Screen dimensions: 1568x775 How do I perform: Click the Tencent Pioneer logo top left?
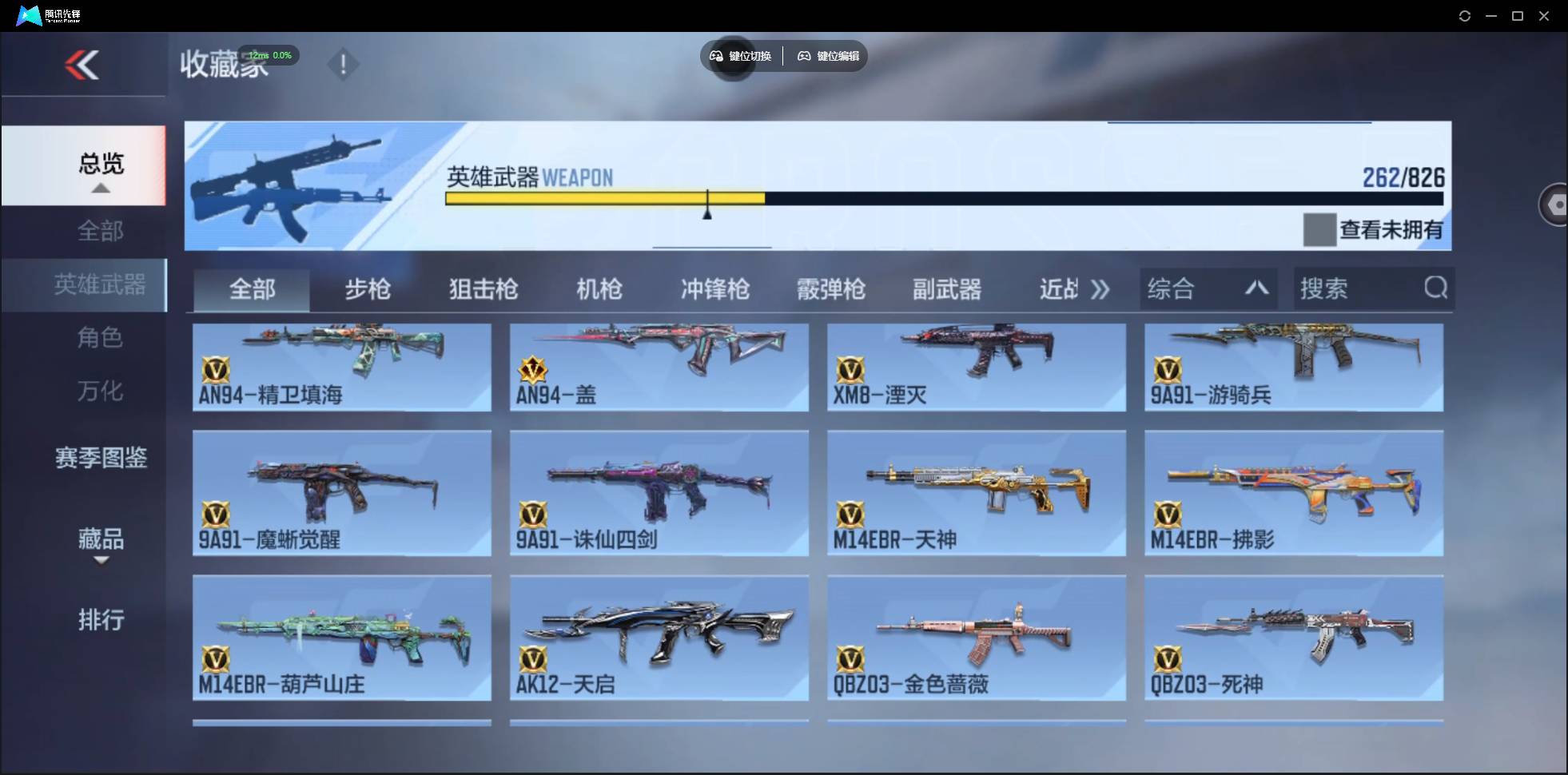[29, 14]
